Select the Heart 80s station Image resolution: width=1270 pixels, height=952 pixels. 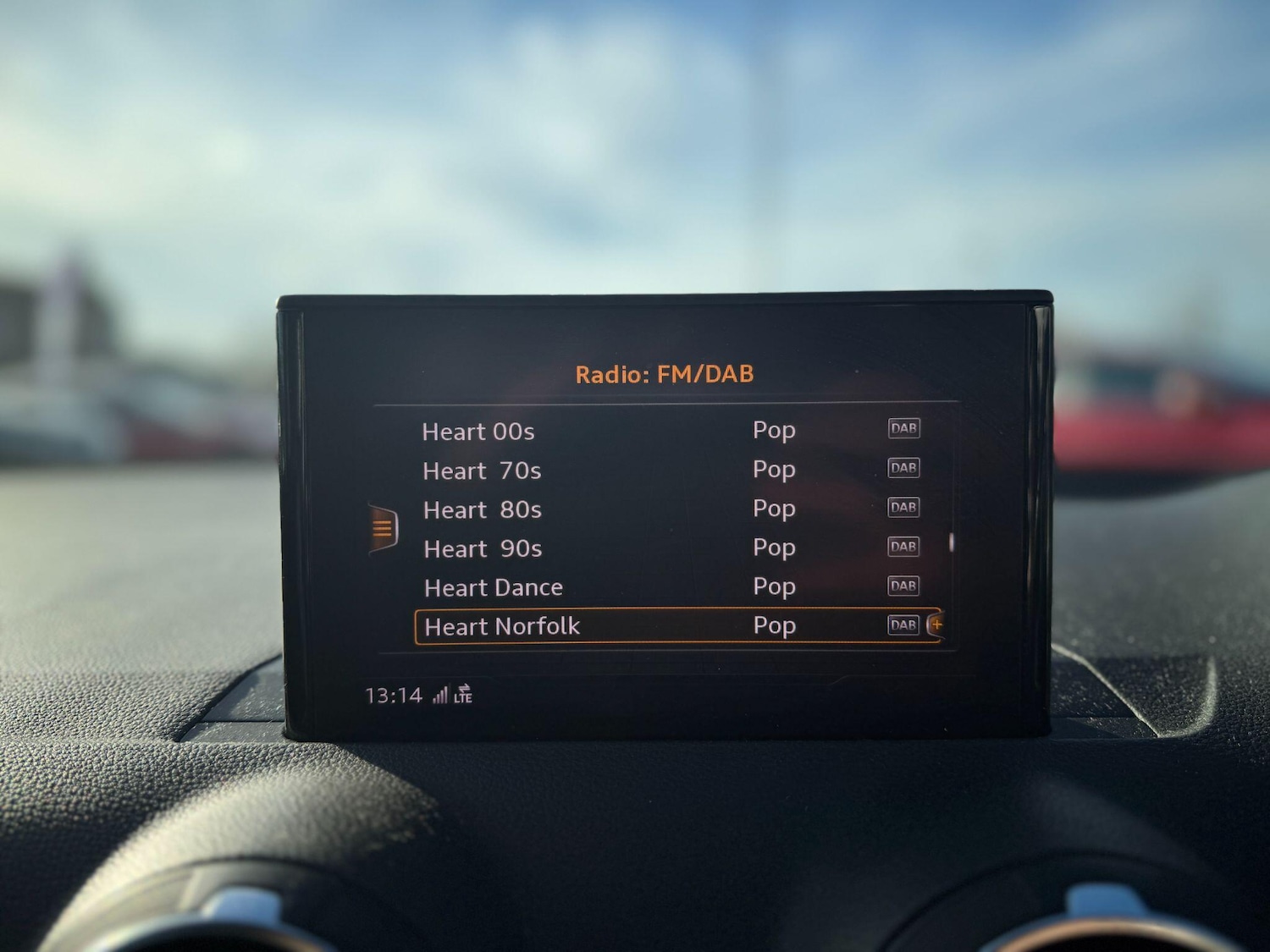click(482, 509)
